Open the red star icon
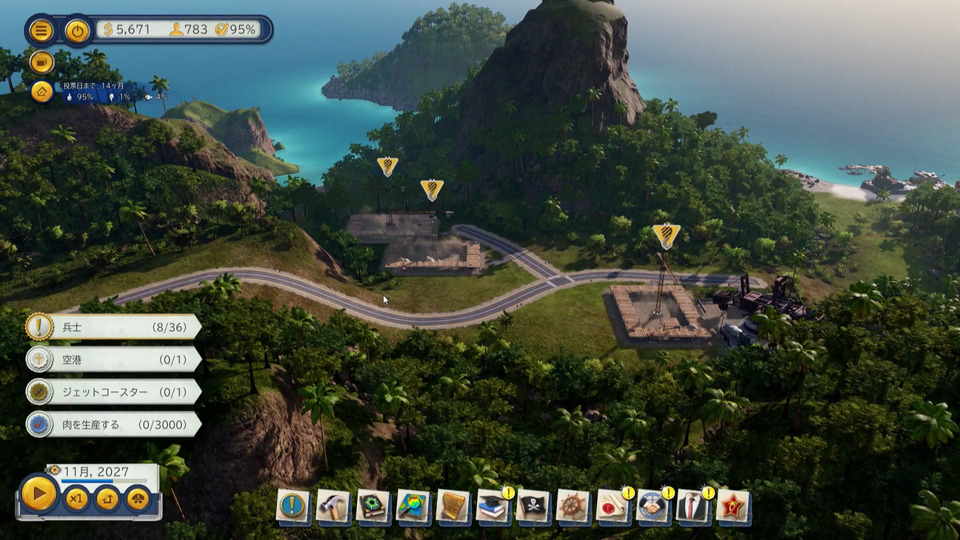Image resolution: width=960 pixels, height=540 pixels. 733,506
